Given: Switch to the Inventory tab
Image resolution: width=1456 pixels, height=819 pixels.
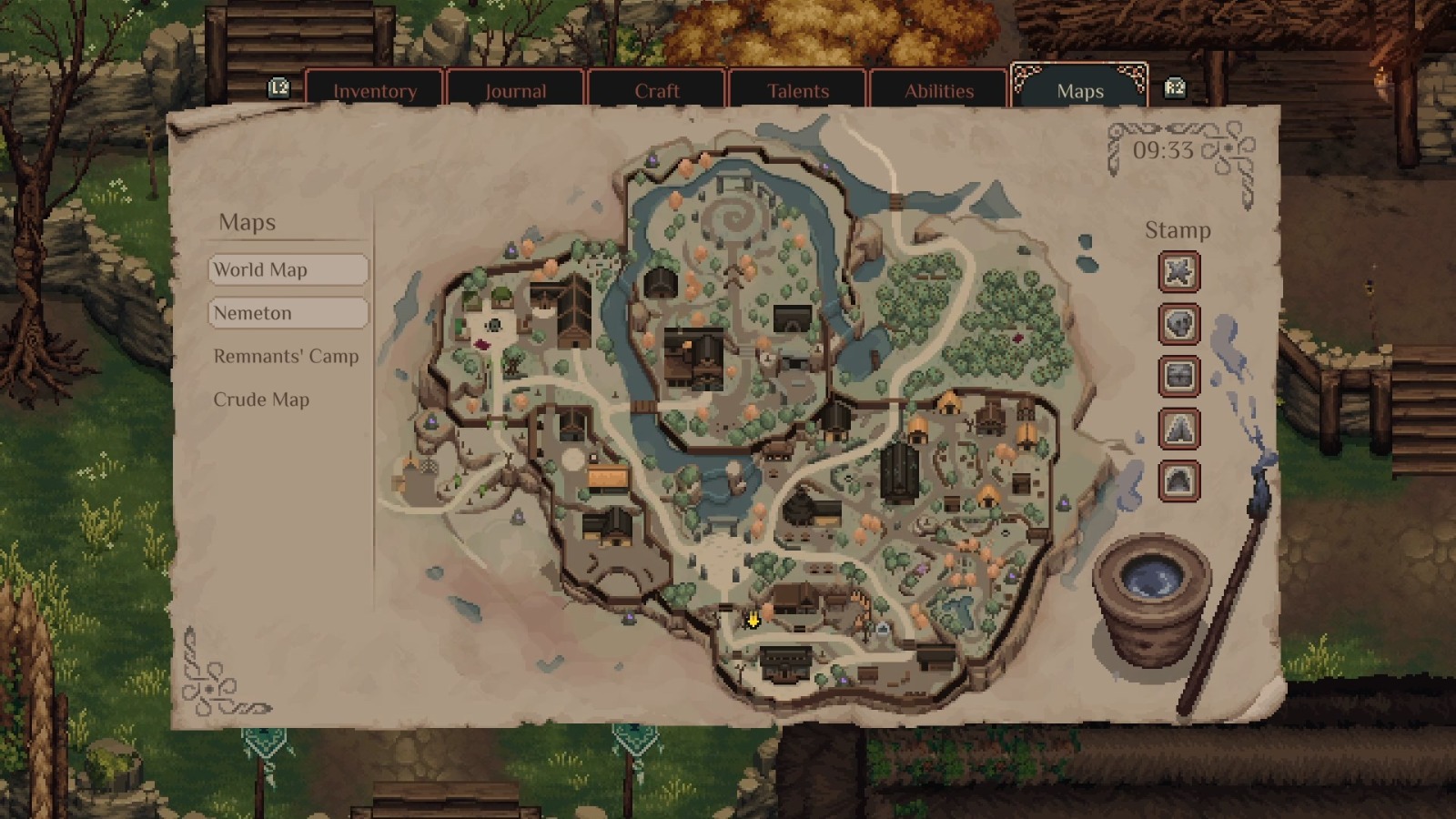Looking at the screenshot, I should pyautogui.click(x=376, y=90).
